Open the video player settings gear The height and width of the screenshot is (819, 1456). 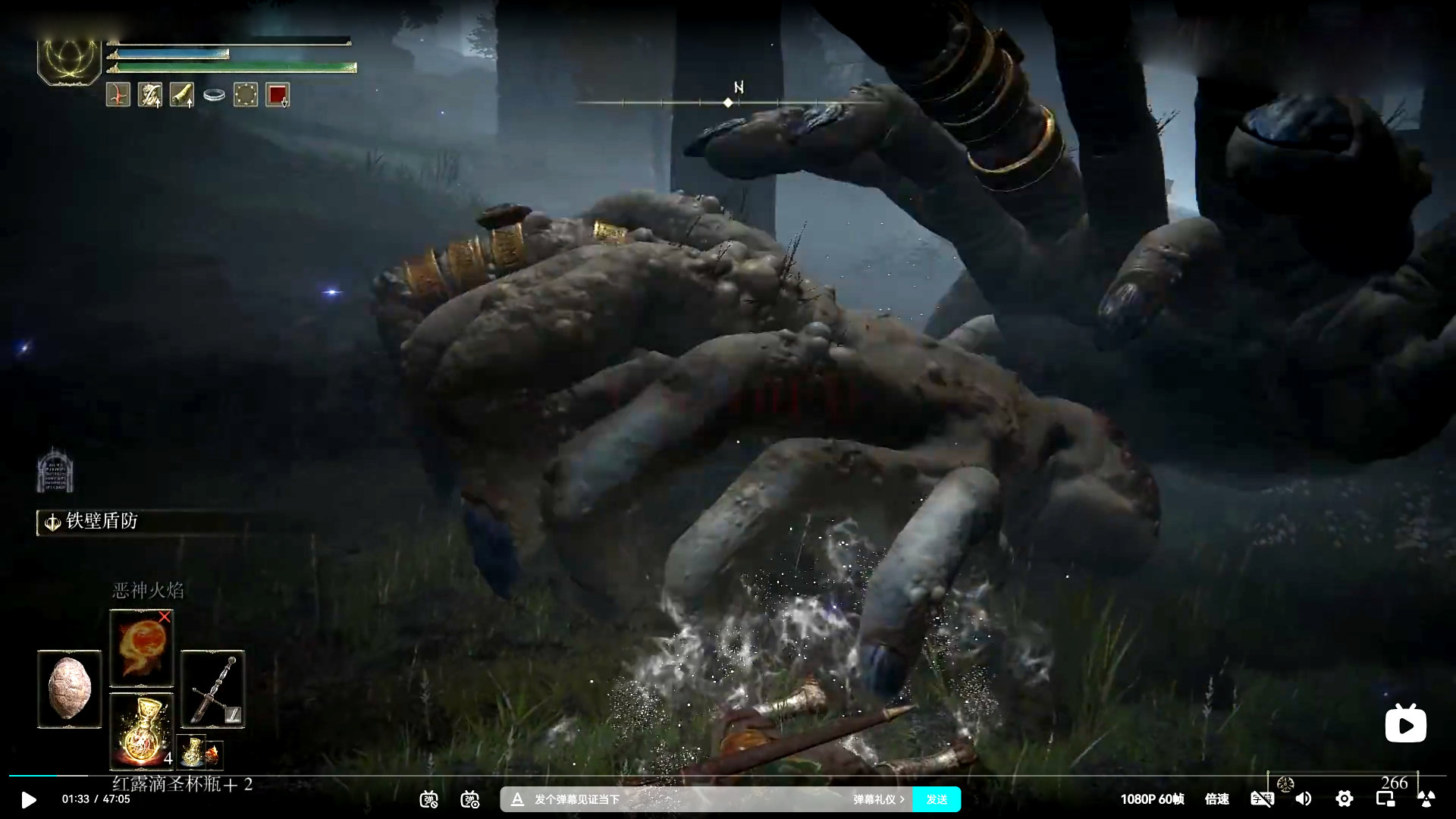tap(1344, 799)
